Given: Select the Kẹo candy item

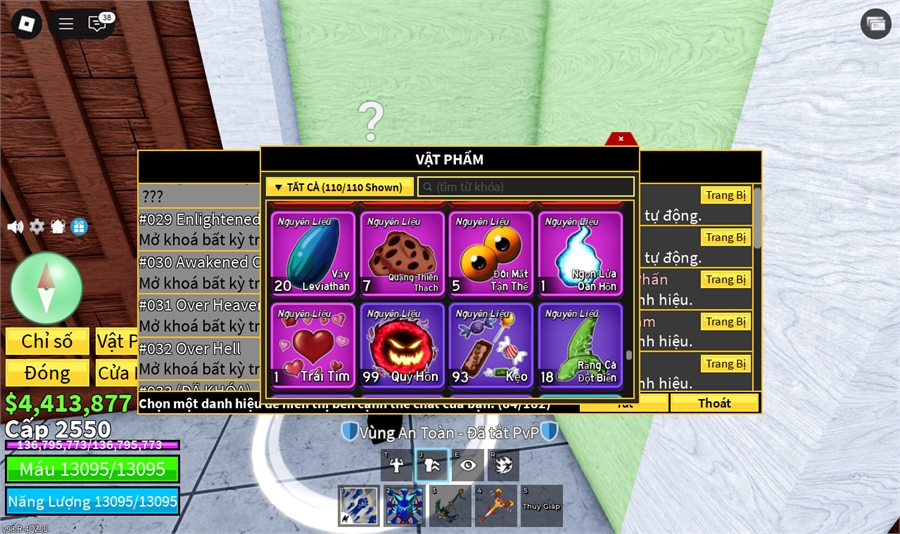Looking at the screenshot, I should pos(491,345).
